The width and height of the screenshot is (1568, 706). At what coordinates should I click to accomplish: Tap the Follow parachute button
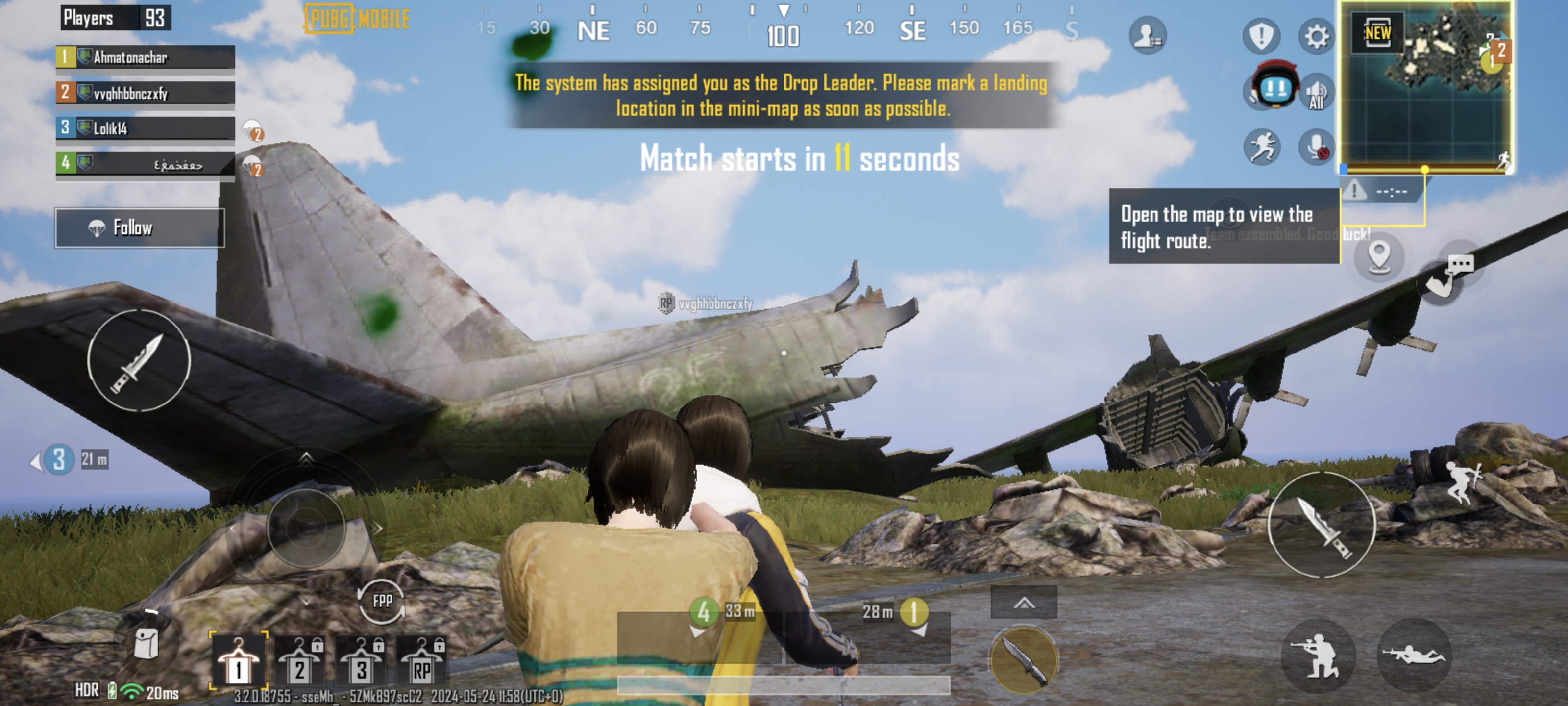pyautogui.click(x=139, y=228)
